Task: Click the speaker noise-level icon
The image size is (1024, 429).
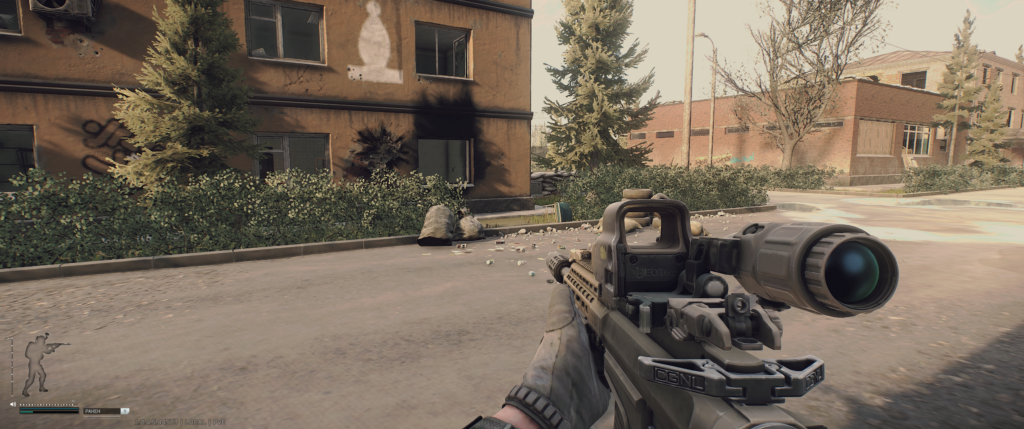Action: [13, 404]
